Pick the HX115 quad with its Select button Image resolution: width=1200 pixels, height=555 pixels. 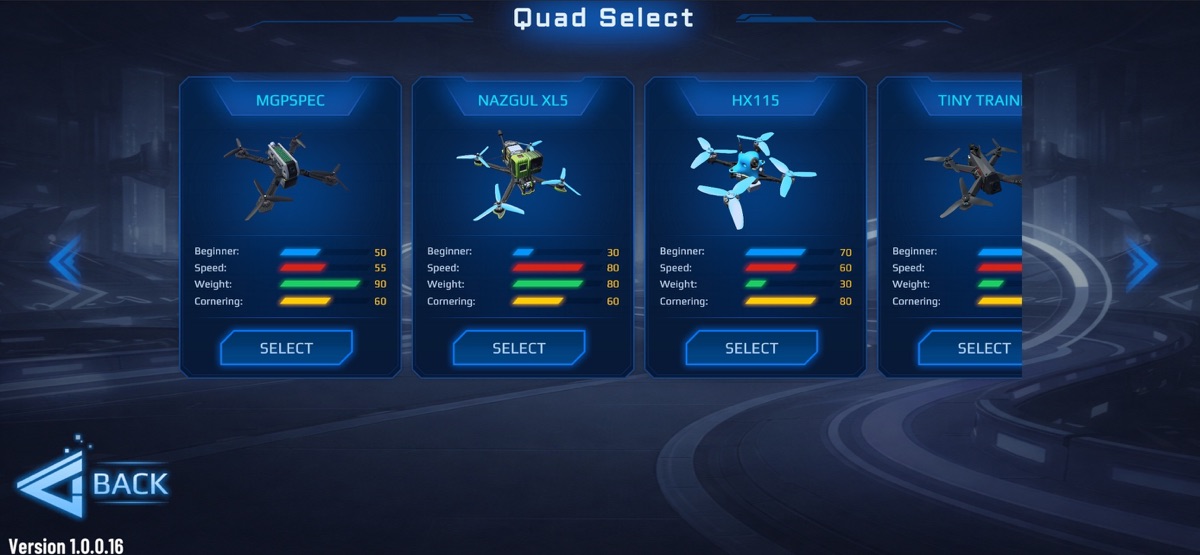pyautogui.click(x=751, y=348)
